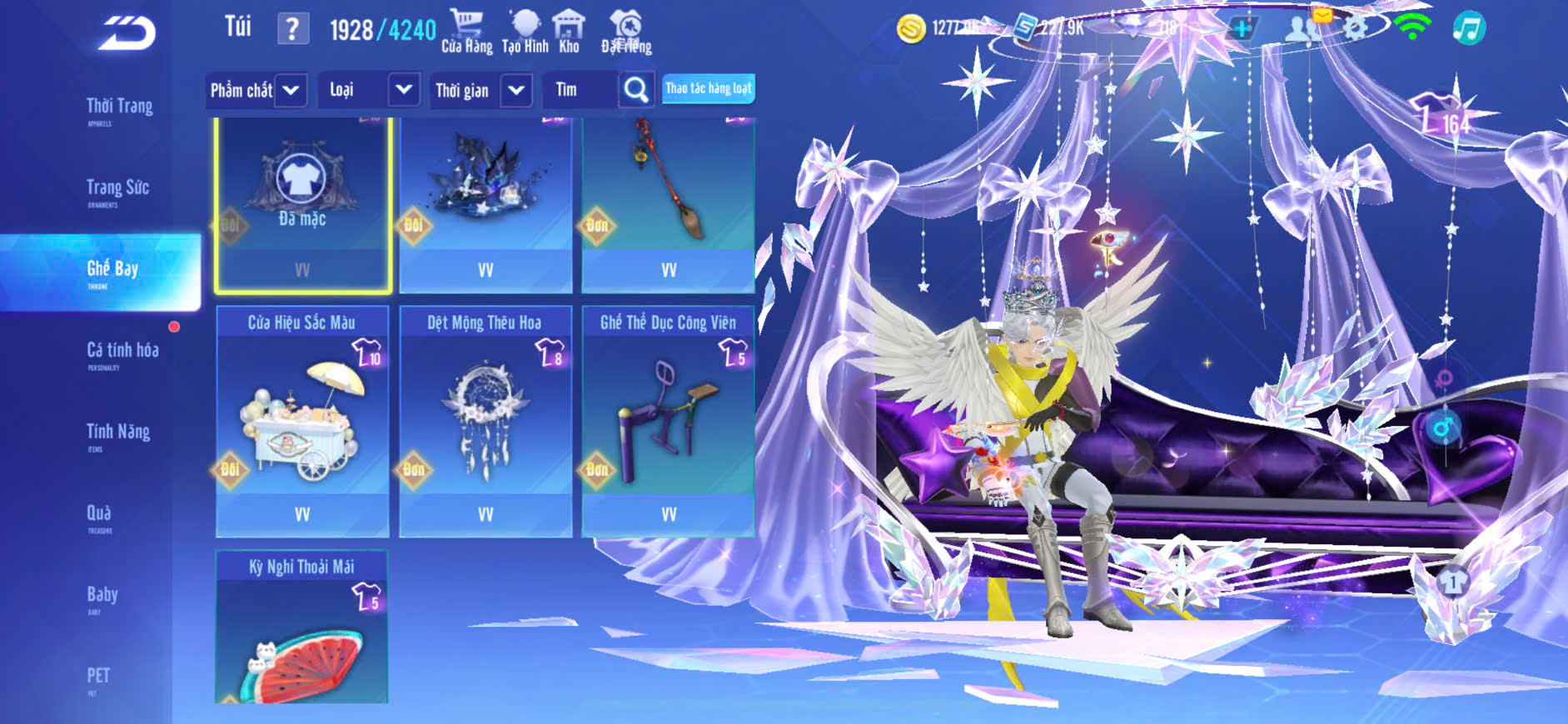The width and height of the screenshot is (1568, 724).
Task: Open Tạo Hình styling menu
Action: tap(525, 32)
